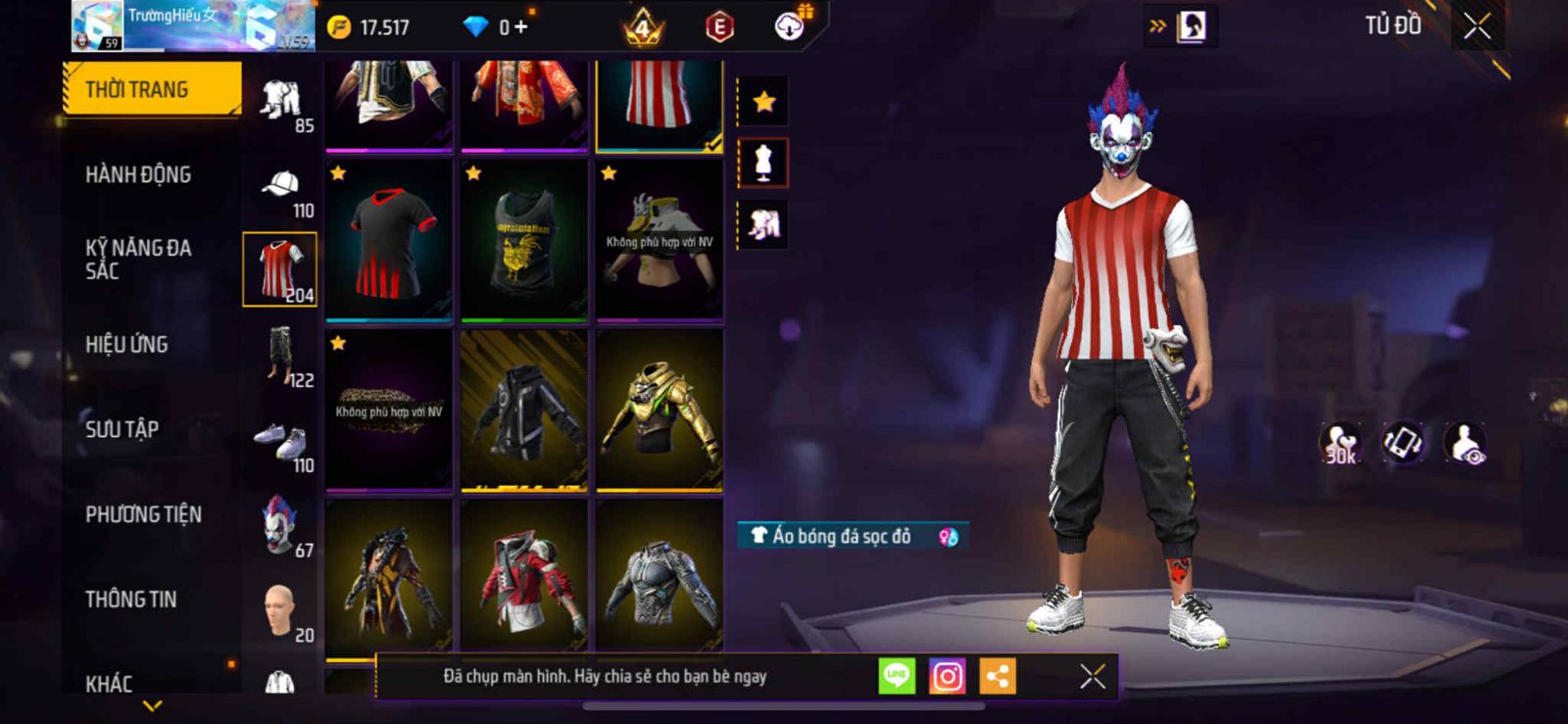This screenshot has height=724, width=1568.
Task: Select the black and red striped jersey
Action: 389,240
